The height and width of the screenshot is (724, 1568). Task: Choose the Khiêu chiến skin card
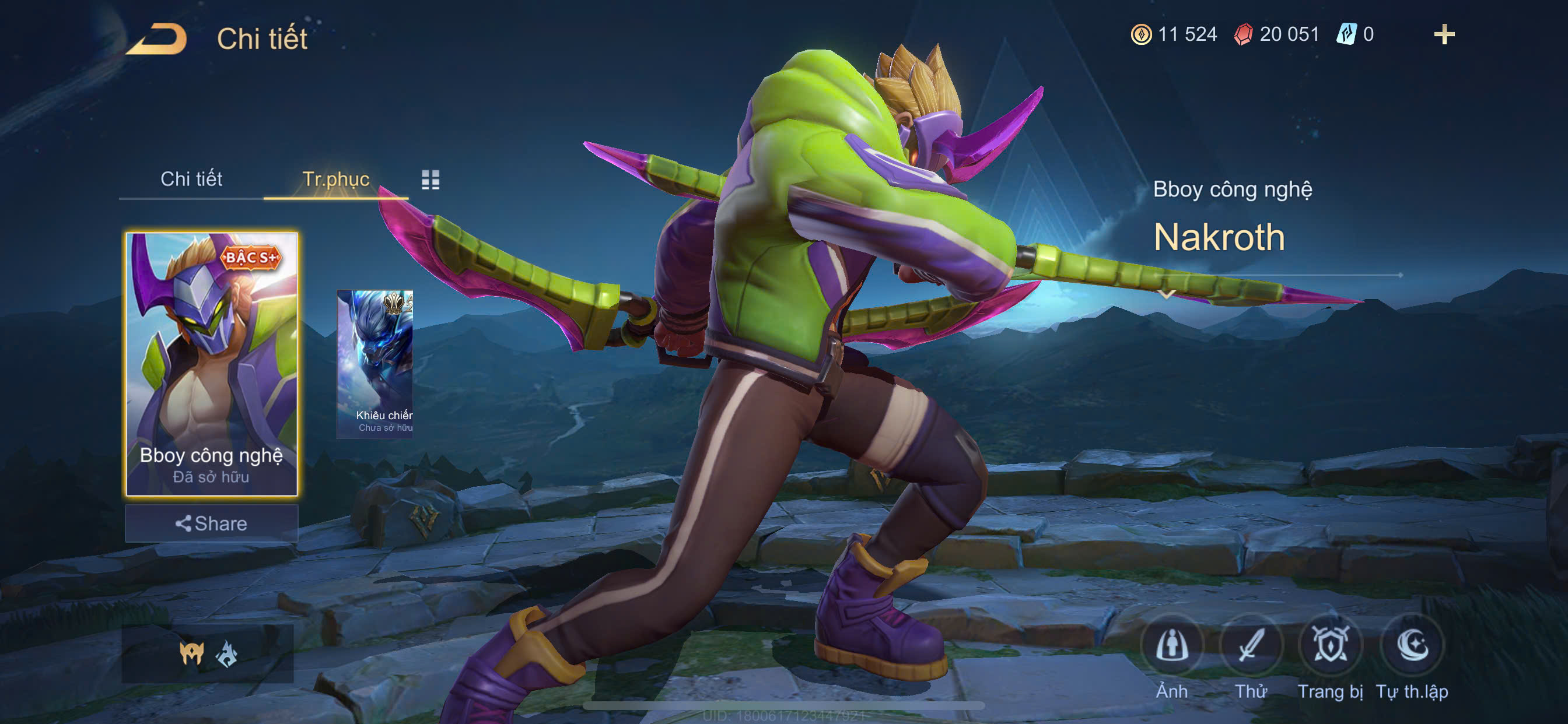tap(375, 363)
